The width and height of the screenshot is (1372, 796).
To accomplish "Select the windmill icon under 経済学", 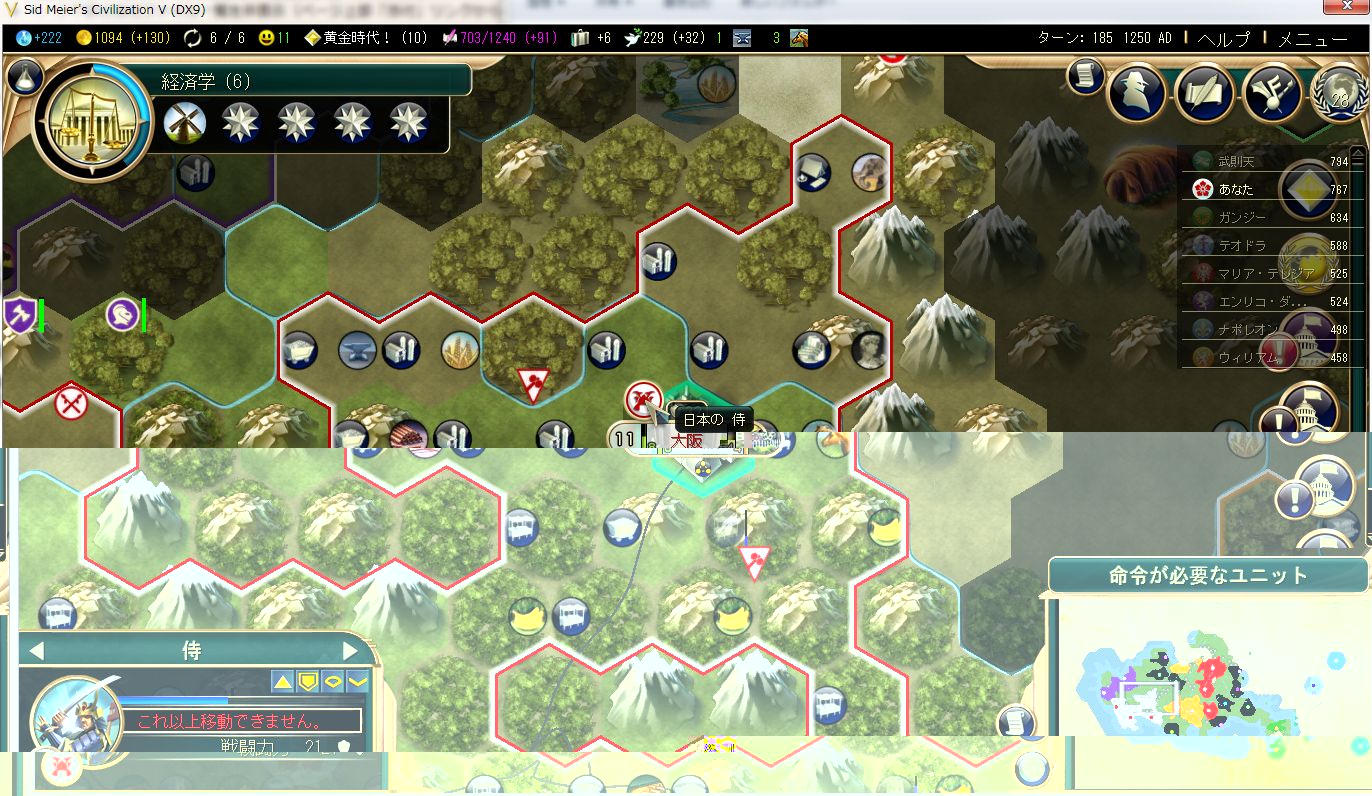I will [185, 122].
